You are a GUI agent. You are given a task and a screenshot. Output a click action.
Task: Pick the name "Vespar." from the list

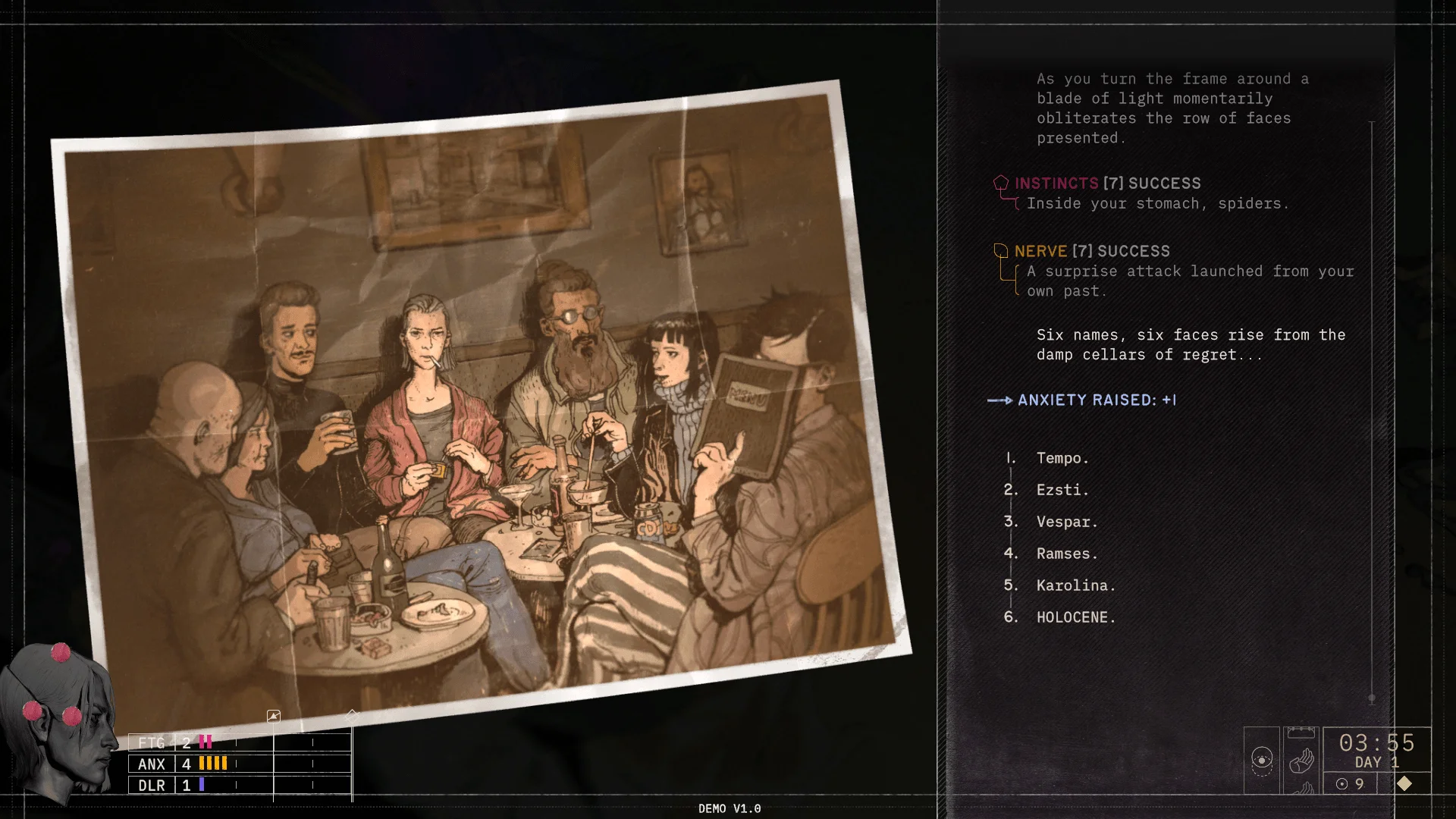(1066, 522)
